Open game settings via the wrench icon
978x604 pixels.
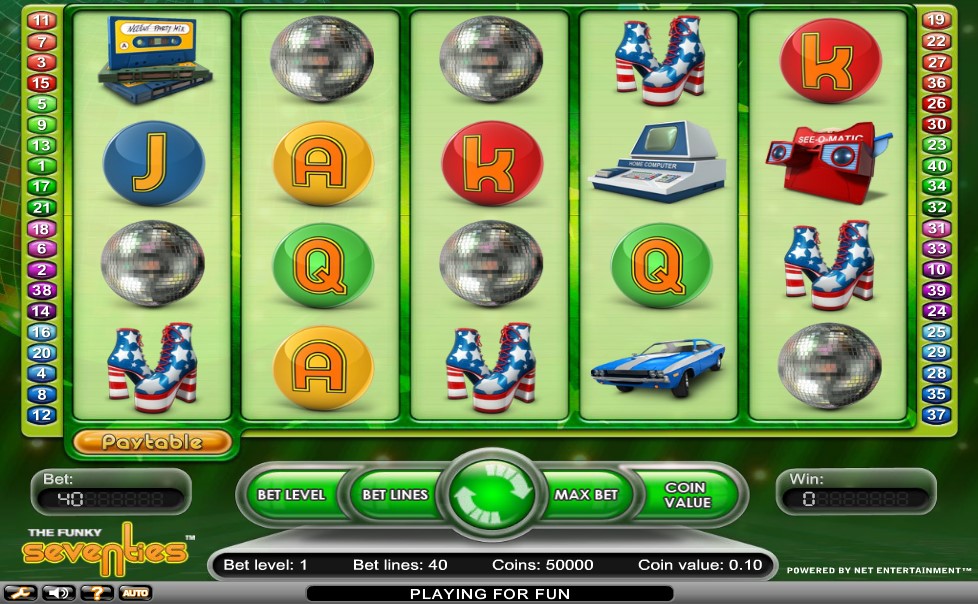point(21,593)
